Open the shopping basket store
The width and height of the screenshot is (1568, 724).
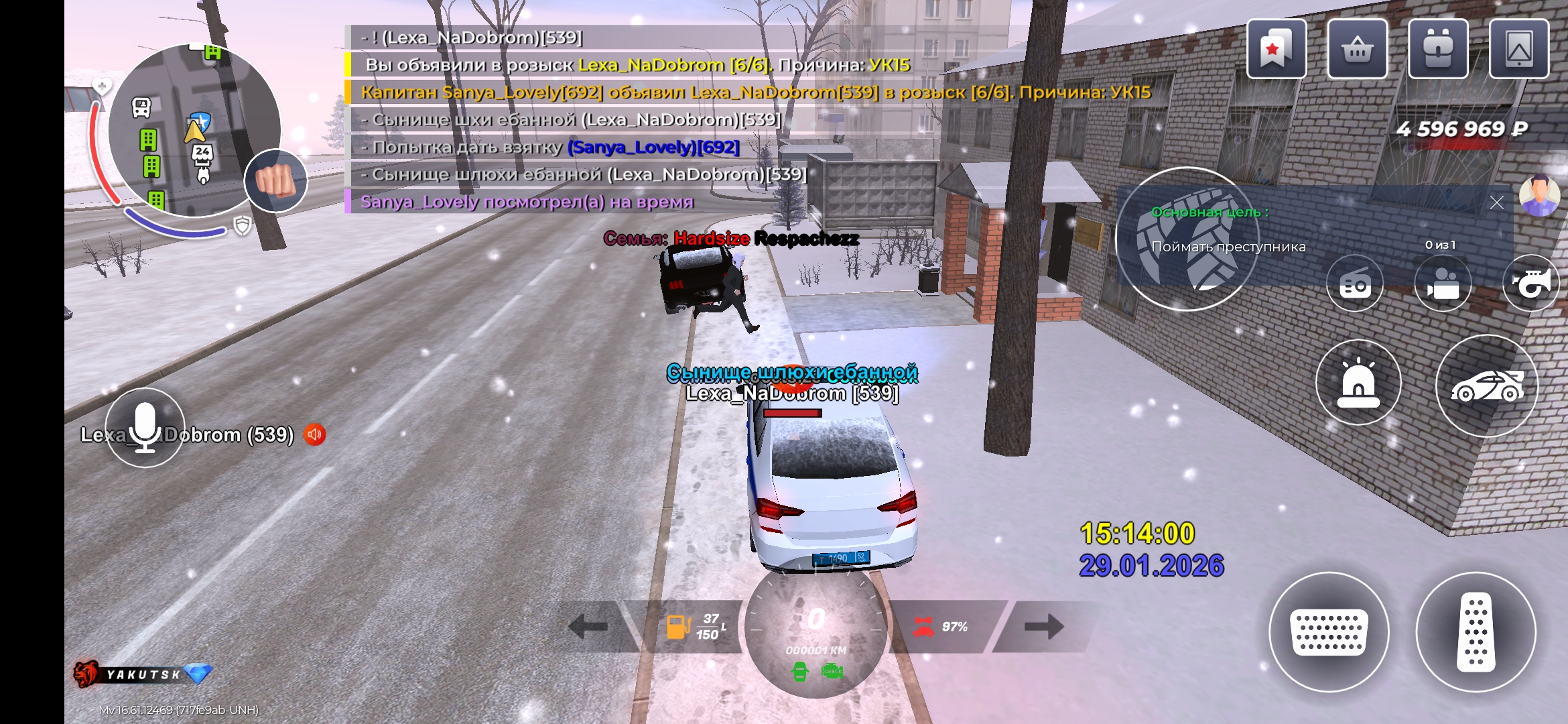[x=1357, y=49]
